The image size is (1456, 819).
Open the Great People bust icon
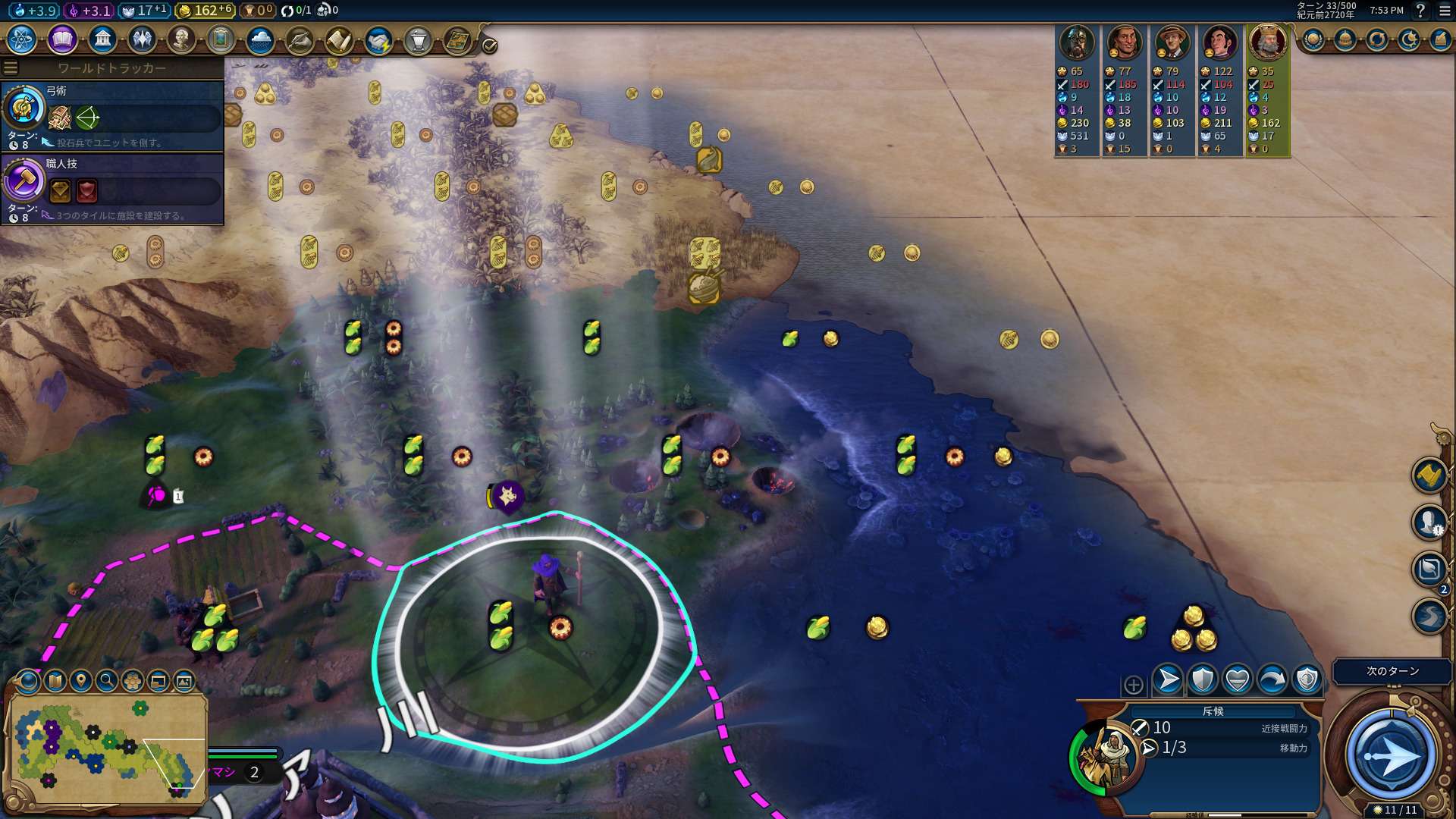click(181, 39)
